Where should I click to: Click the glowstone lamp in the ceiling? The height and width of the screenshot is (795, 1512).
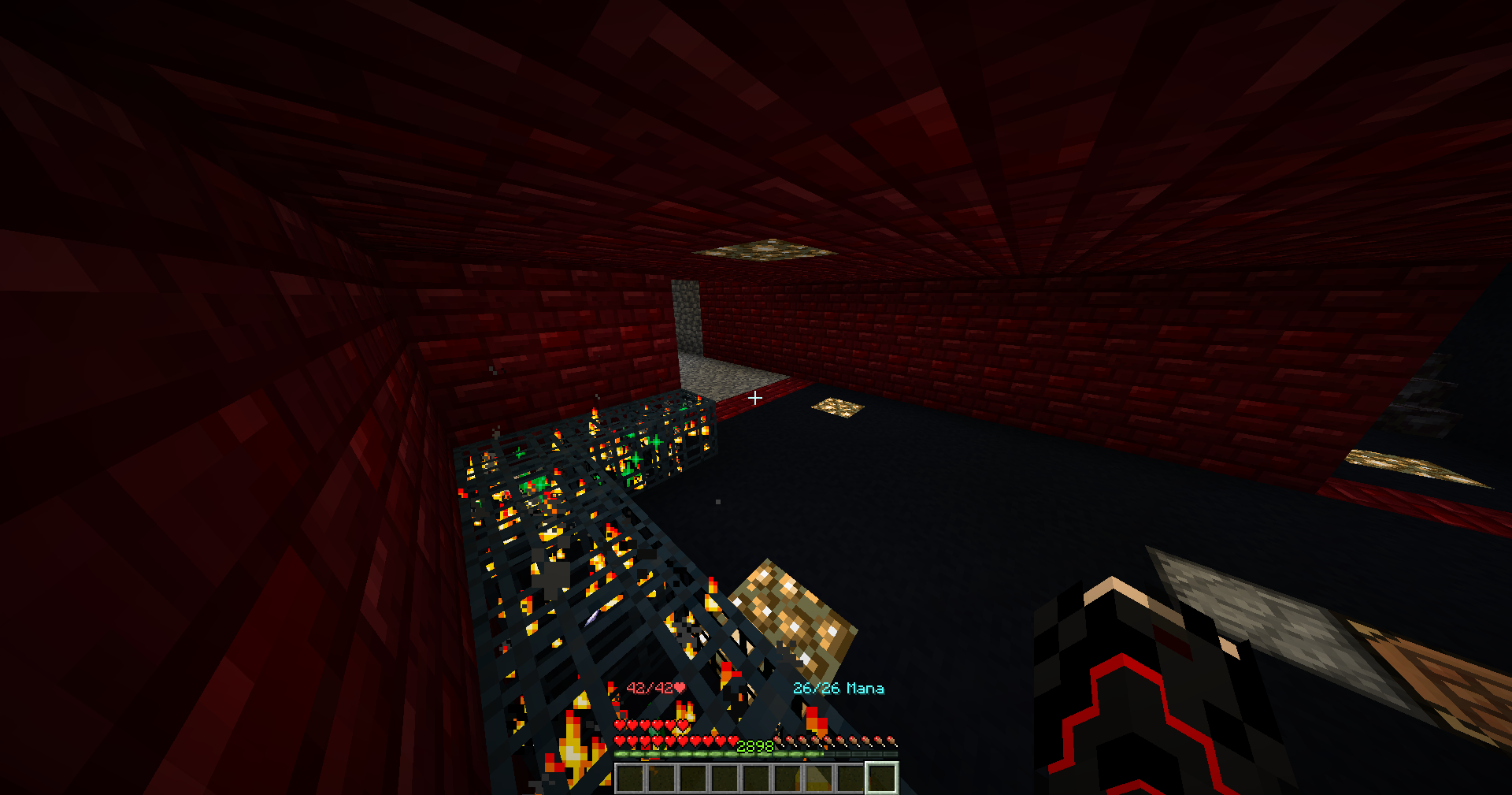pyautogui.click(x=762, y=251)
